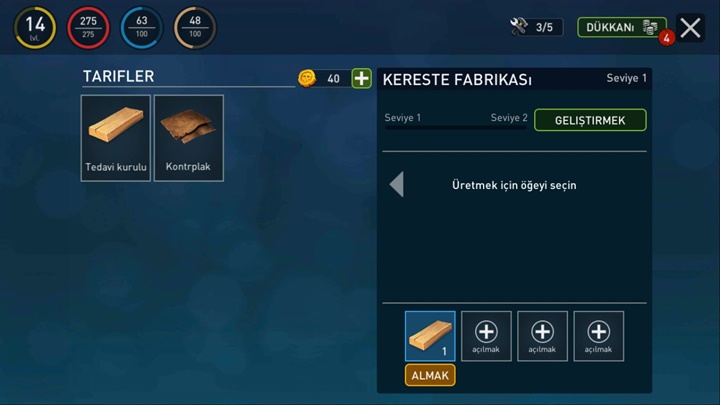The height and width of the screenshot is (405, 720).
Task: Close the sawmill window with the X
Action: pyautogui.click(x=690, y=28)
